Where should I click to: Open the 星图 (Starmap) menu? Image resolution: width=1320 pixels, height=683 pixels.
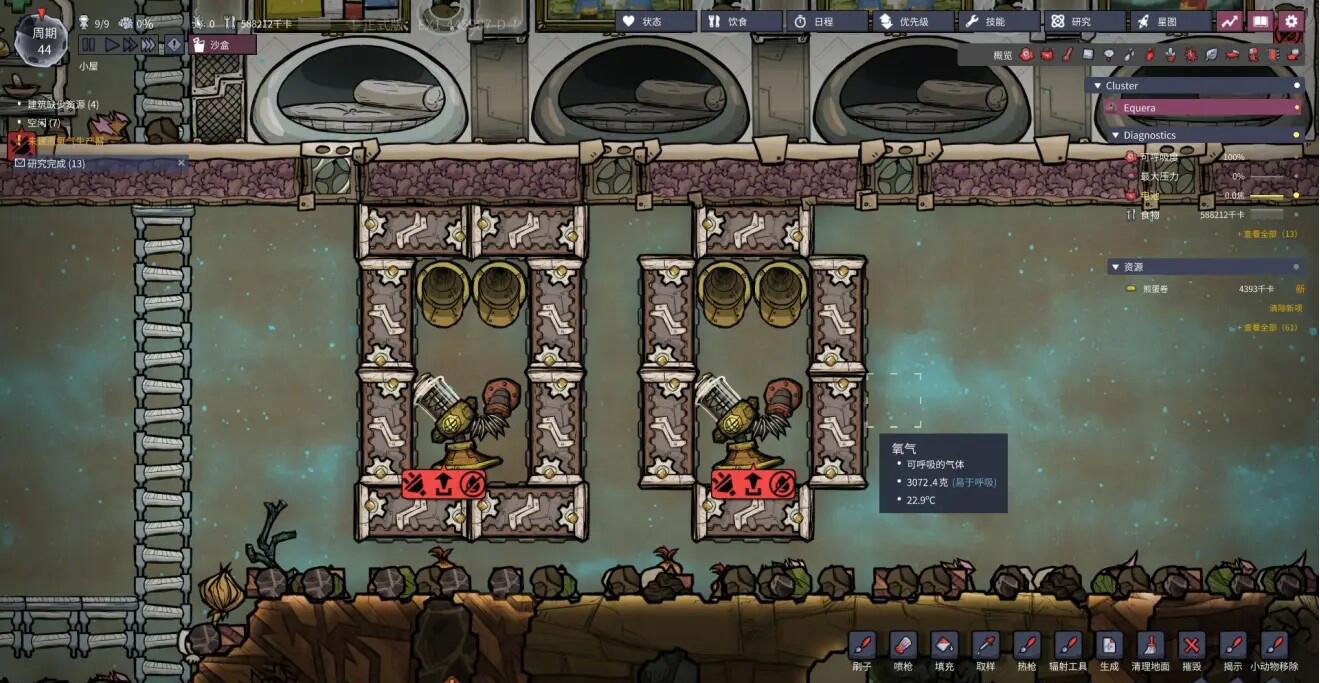click(1169, 21)
